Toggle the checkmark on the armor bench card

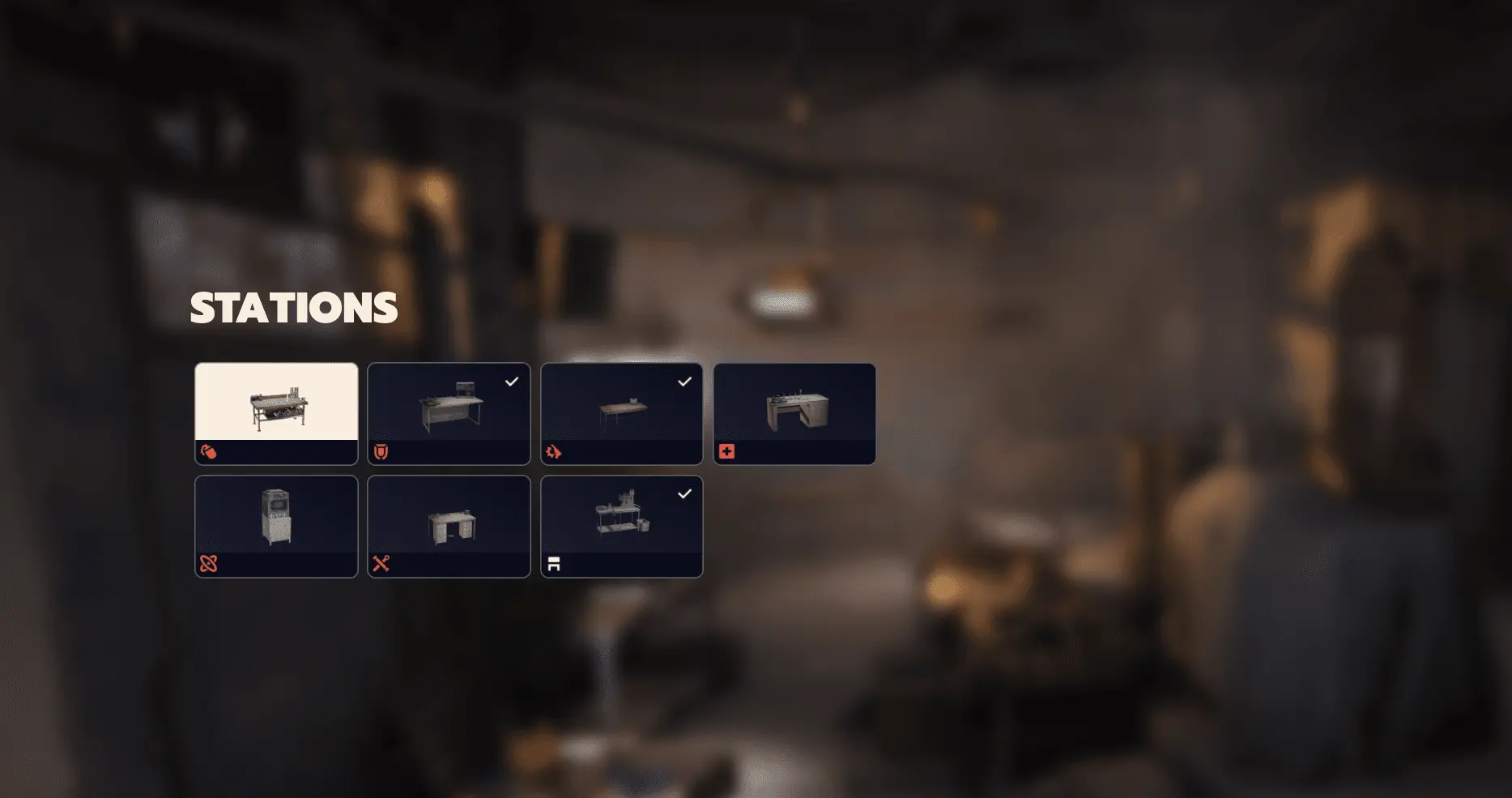511,381
